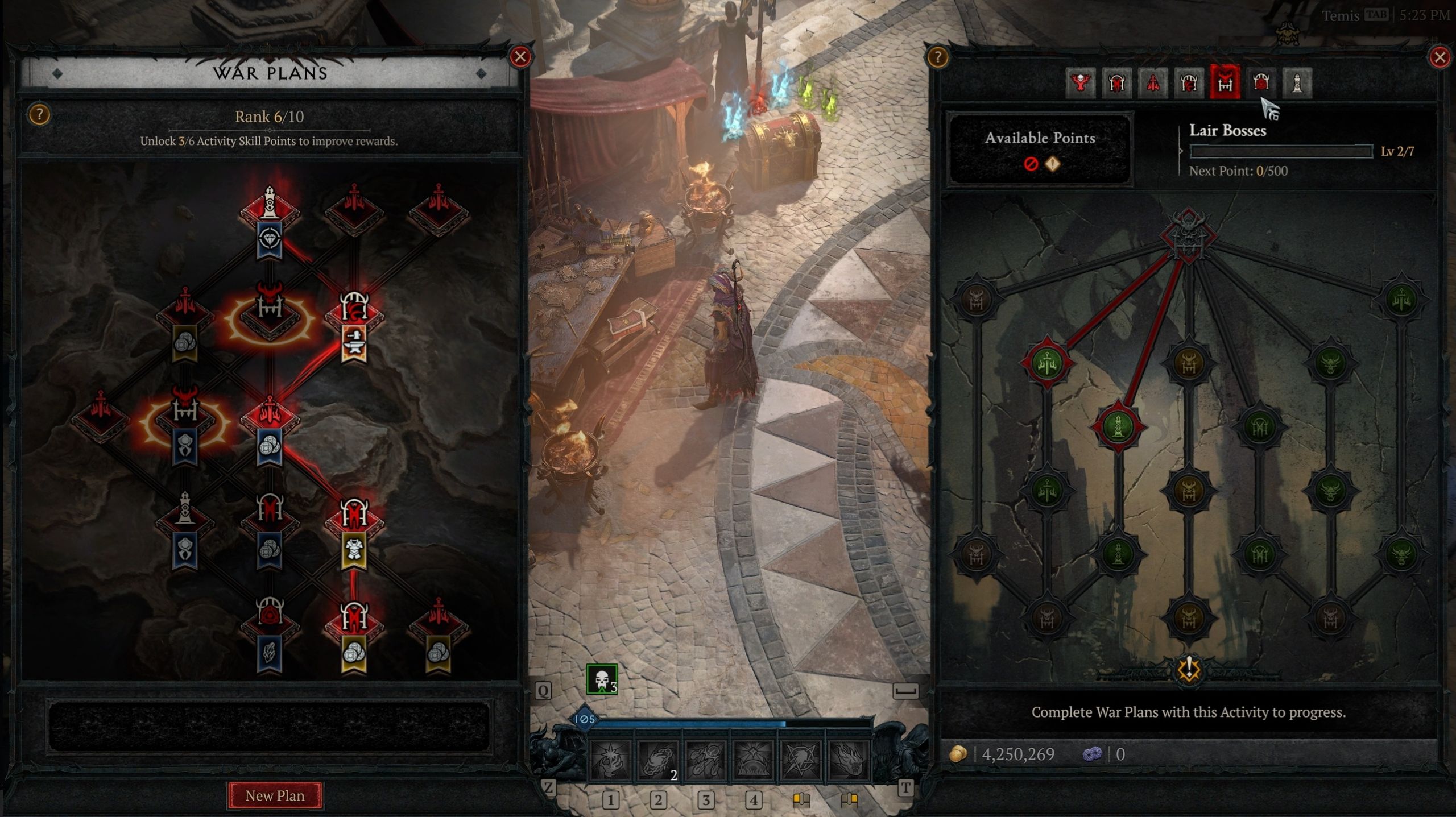
Task: Close the Lair Bosses skill panel
Action: (x=1440, y=57)
